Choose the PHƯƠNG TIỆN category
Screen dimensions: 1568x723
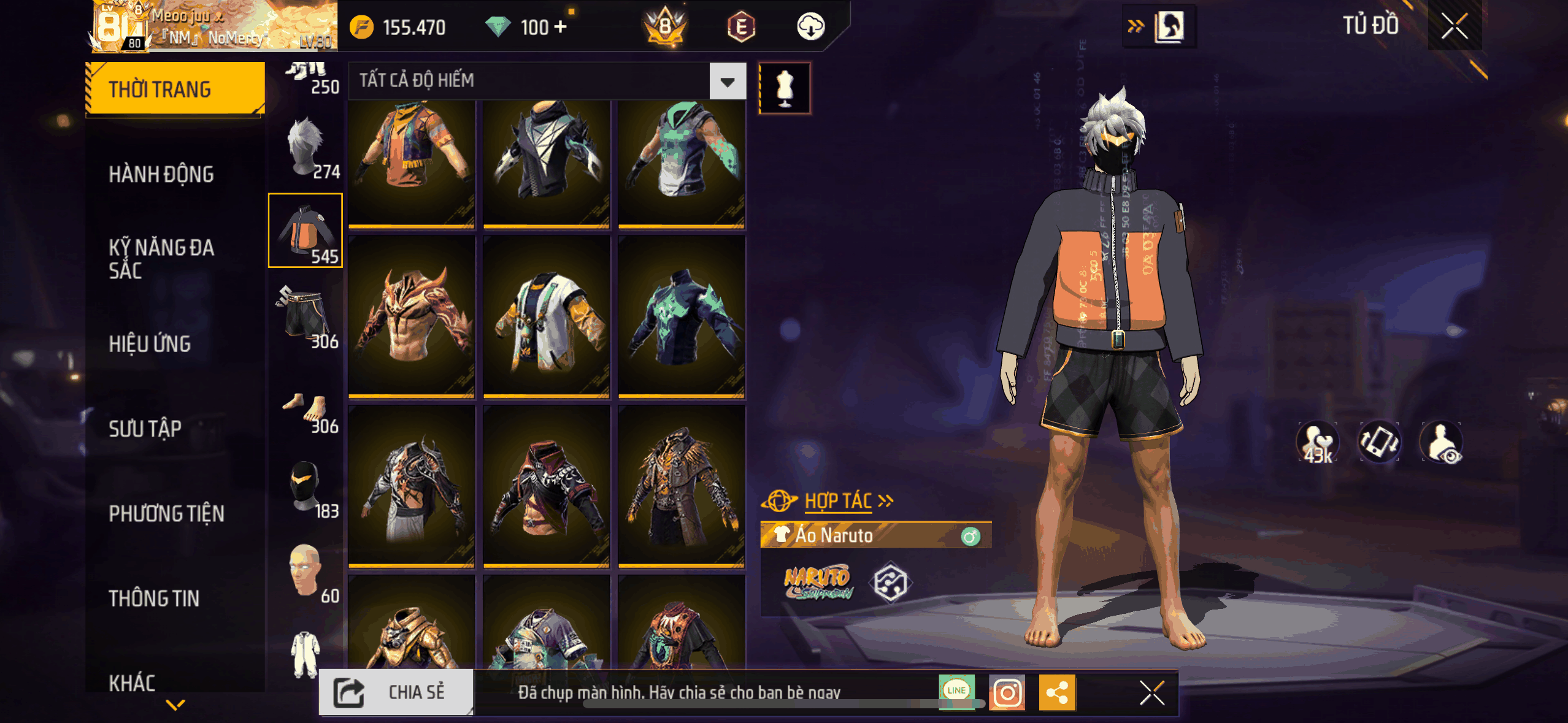pos(166,513)
